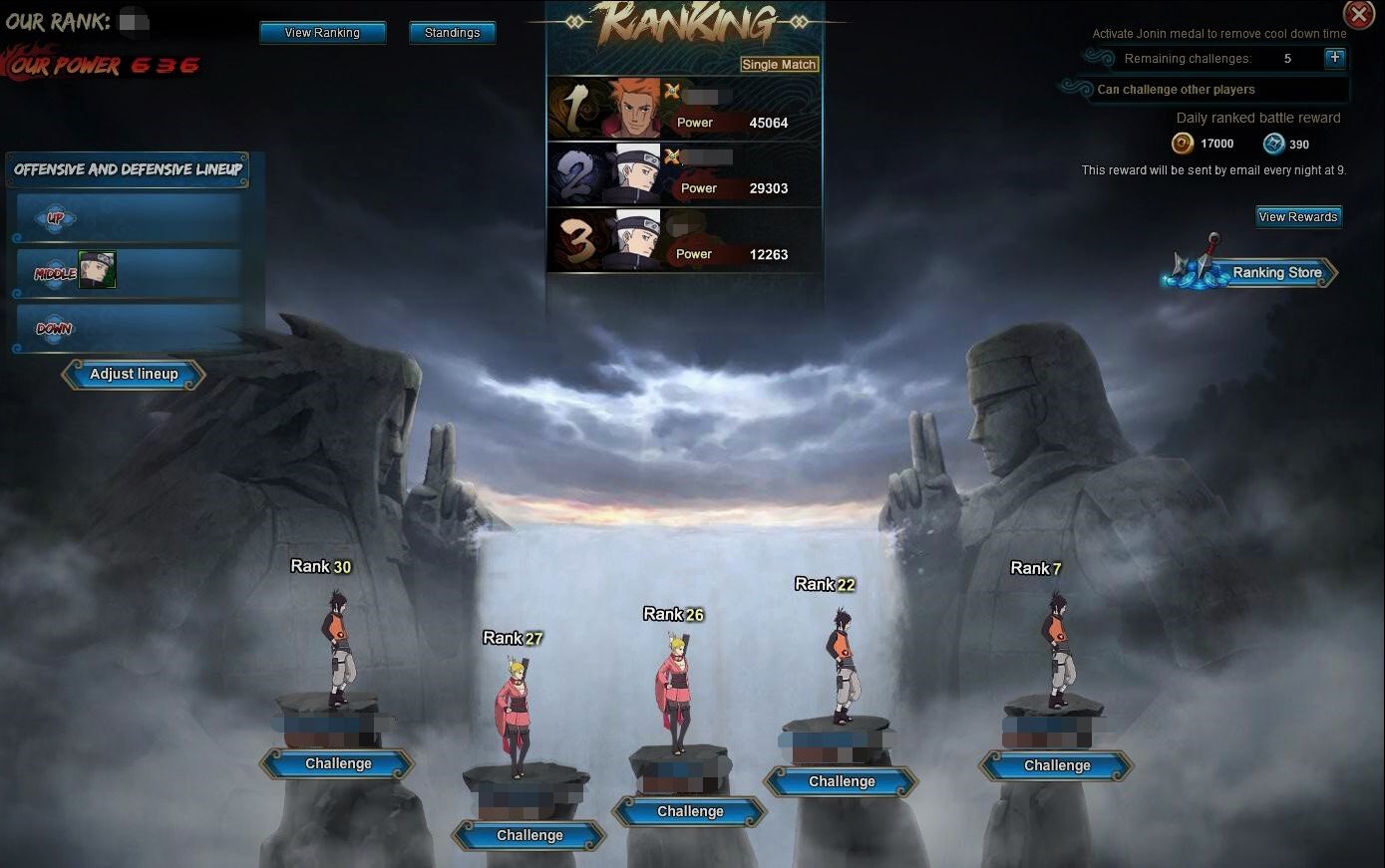The width and height of the screenshot is (1385, 868).
Task: Select the Down lineup slot
Action: click(x=130, y=328)
